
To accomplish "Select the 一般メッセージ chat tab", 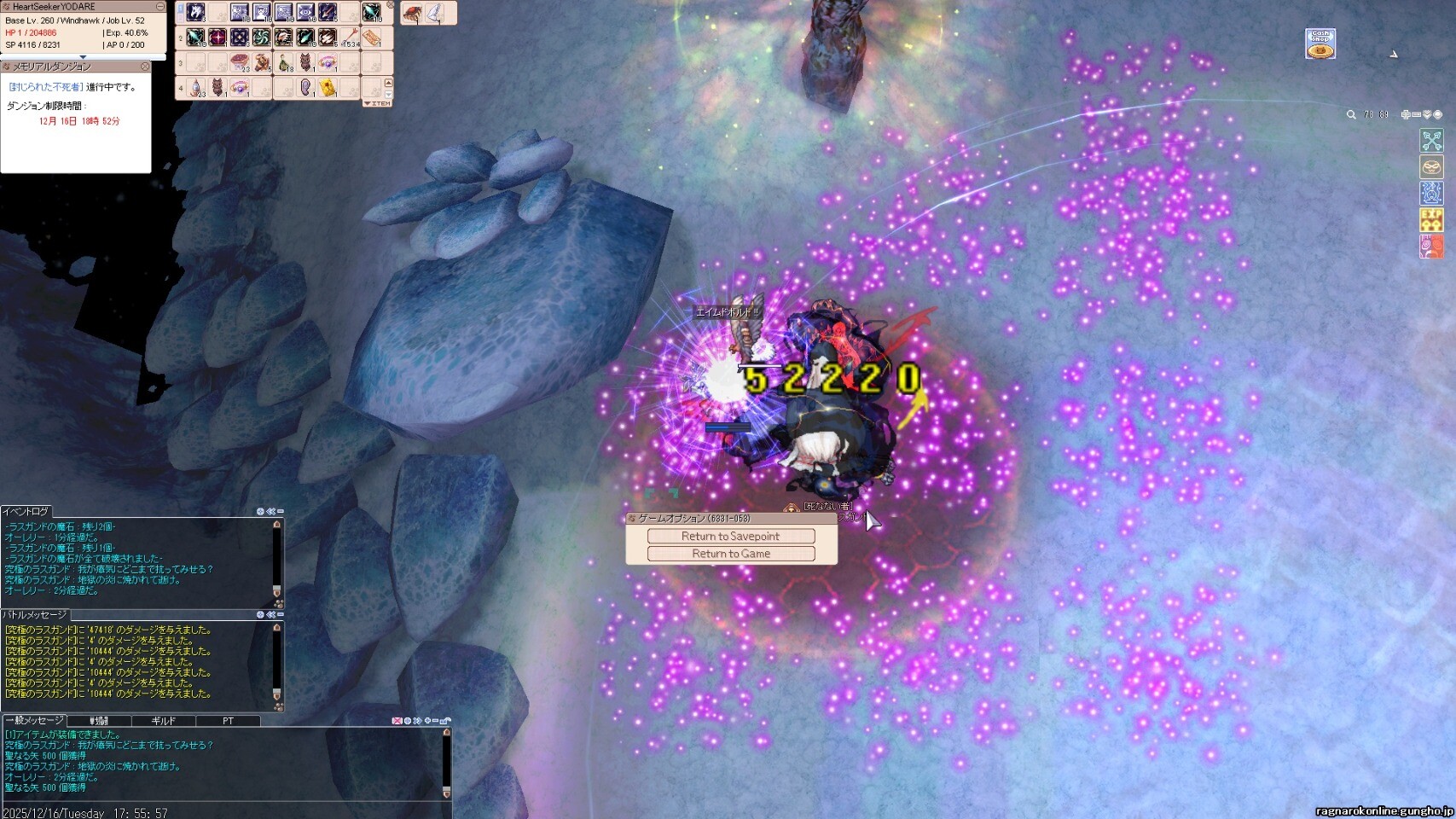I will coord(34,721).
